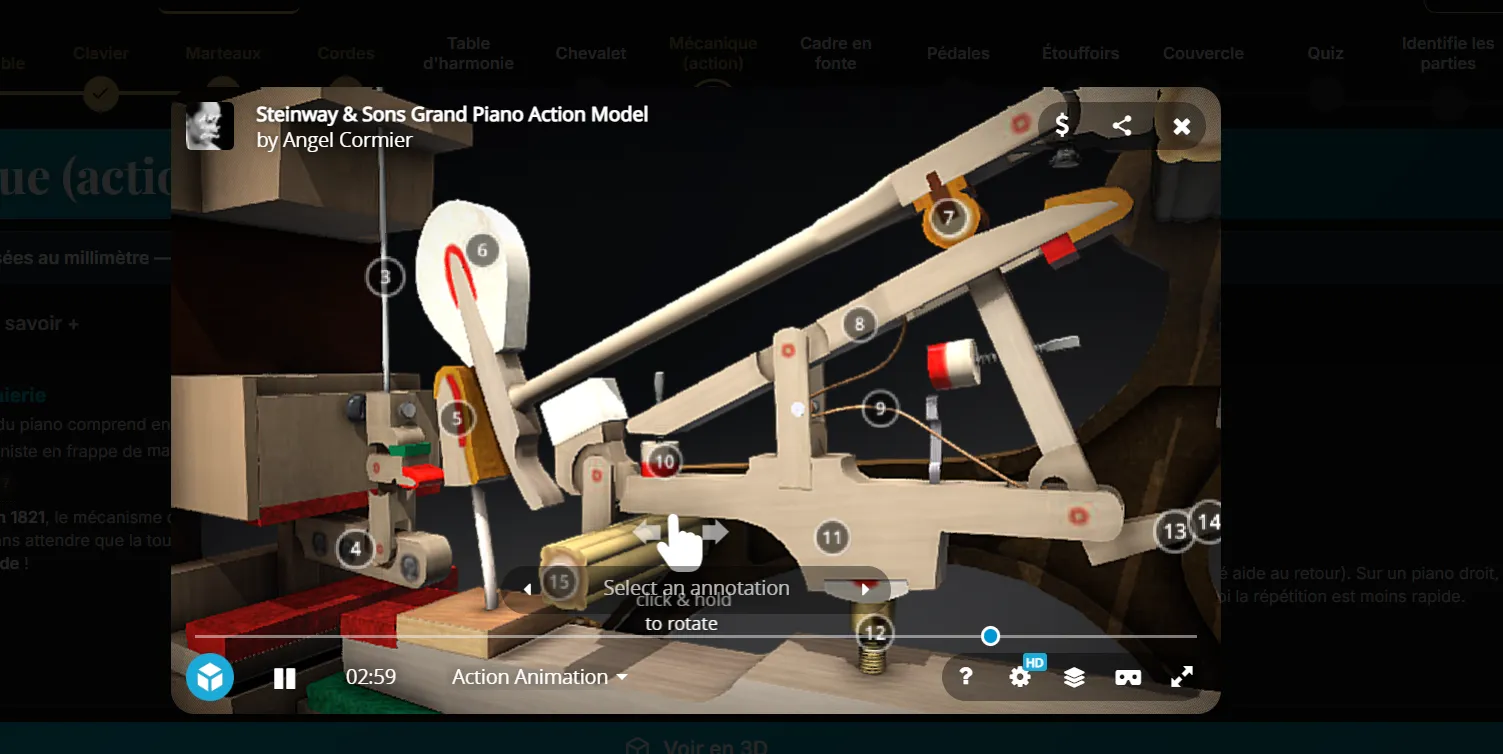The height and width of the screenshot is (754, 1503).
Task: Click the animation timeline playhead
Action: click(990, 636)
